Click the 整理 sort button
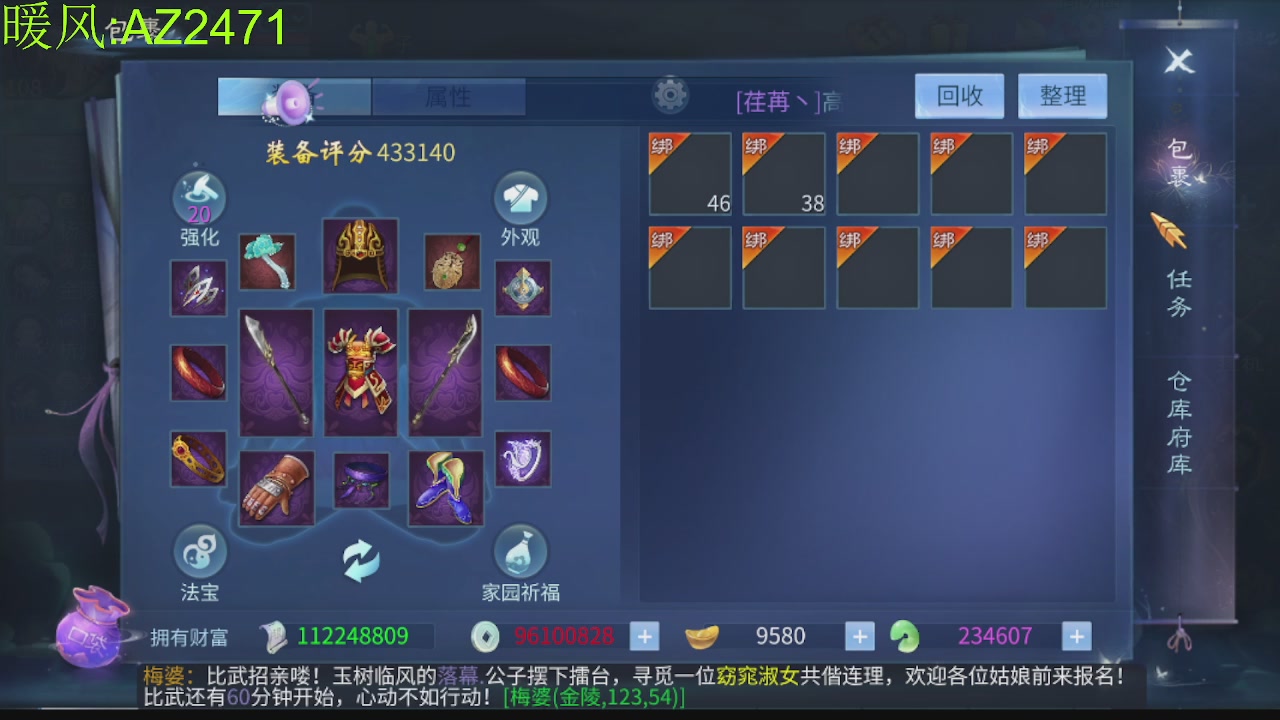The image size is (1280, 720). [x=1062, y=95]
